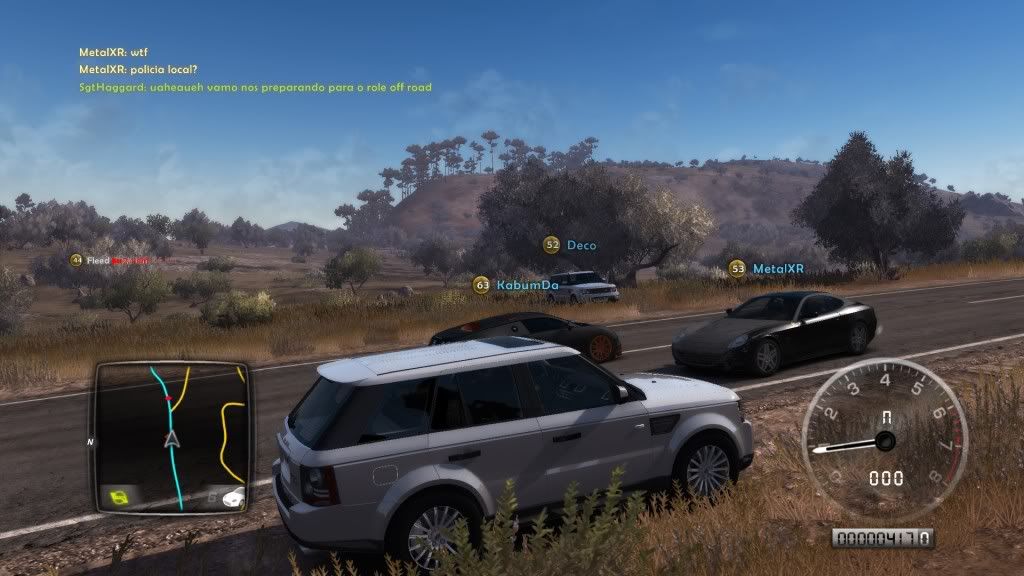Select the white car icon on the minimap
The width and height of the screenshot is (1024, 576).
tap(233, 496)
